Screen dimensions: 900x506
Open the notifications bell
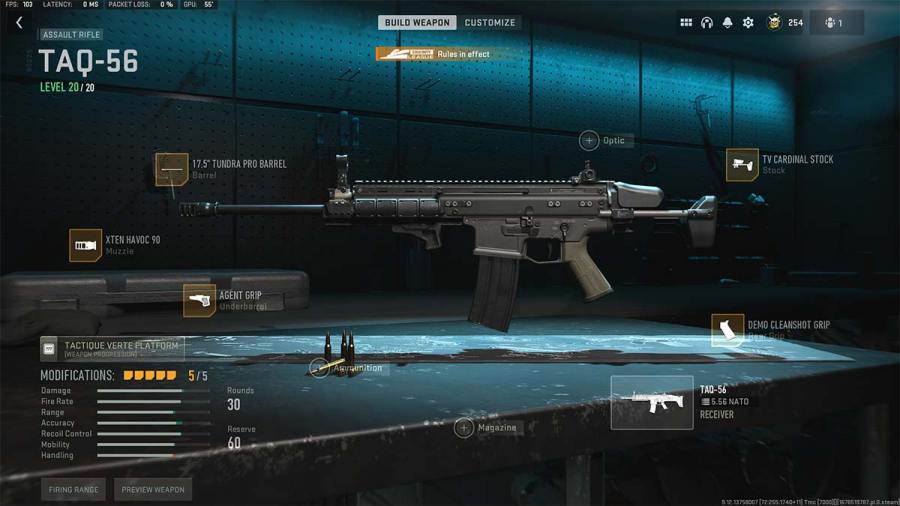[x=727, y=22]
